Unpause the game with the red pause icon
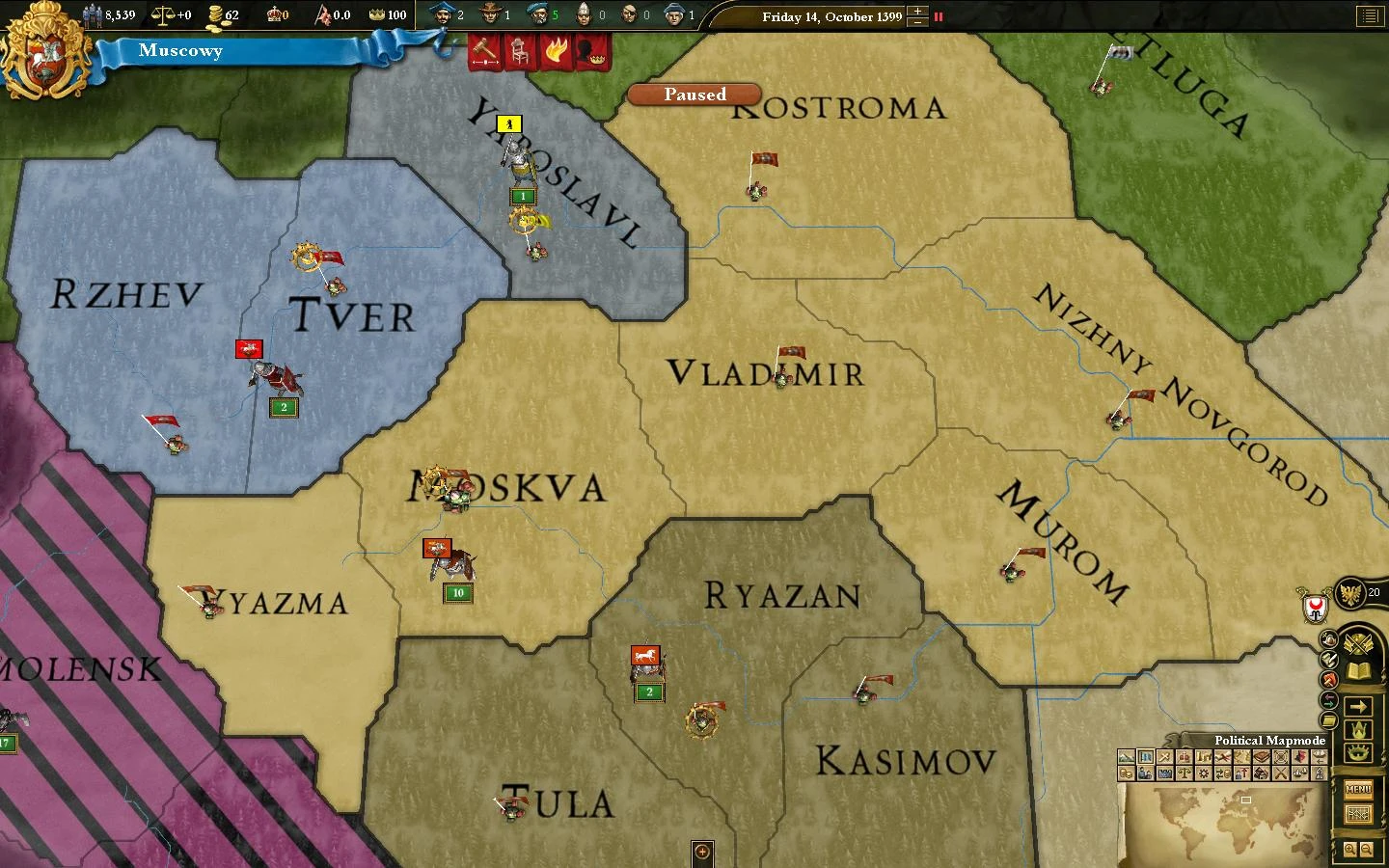Image resolution: width=1389 pixels, height=868 pixels. [939, 16]
